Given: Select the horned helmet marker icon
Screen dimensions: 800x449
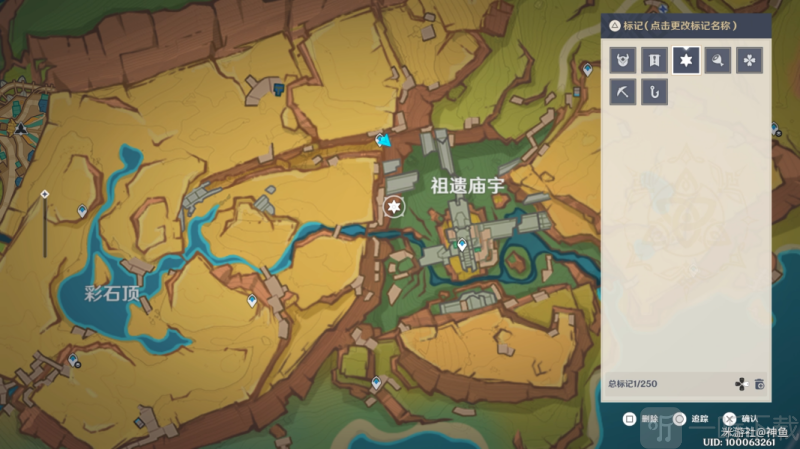Looking at the screenshot, I should click(624, 61).
